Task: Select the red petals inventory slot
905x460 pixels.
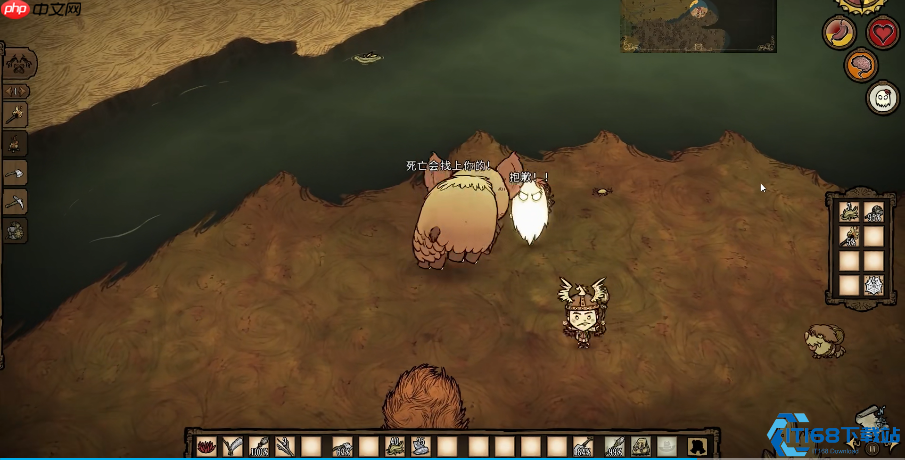Action: tap(206, 445)
